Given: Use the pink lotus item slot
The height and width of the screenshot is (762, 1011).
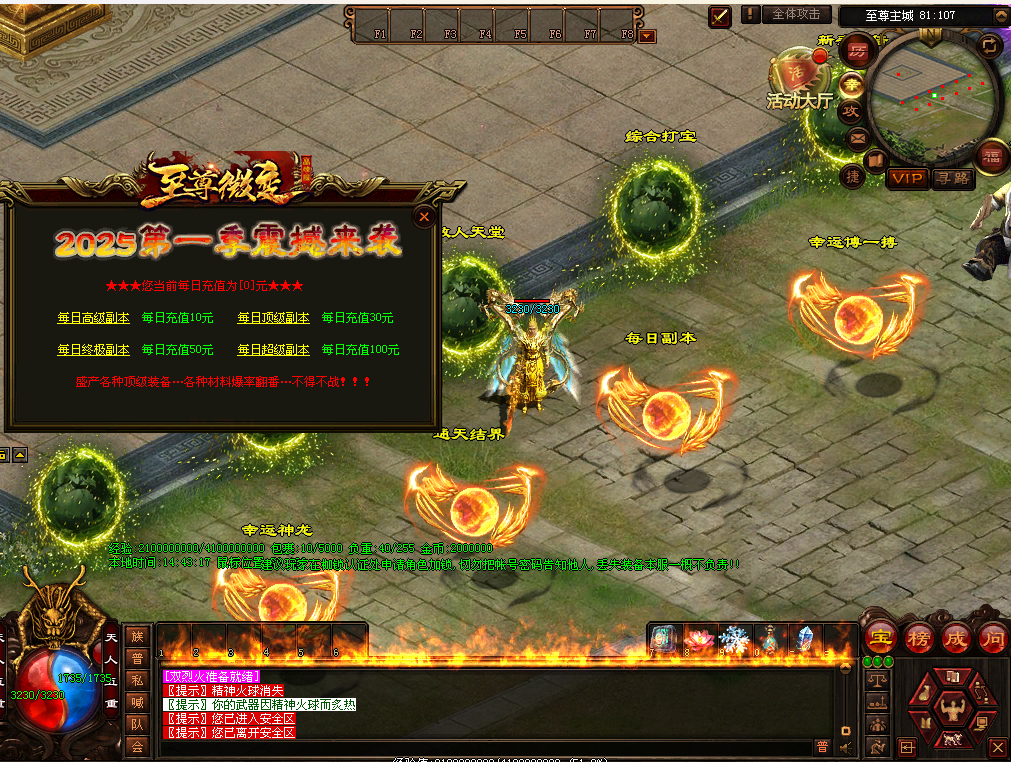Looking at the screenshot, I should click(698, 639).
